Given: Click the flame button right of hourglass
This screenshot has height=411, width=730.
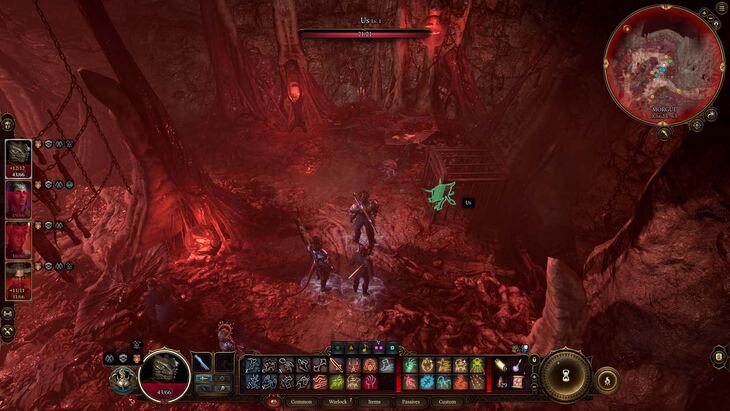Looking at the screenshot, I should (x=605, y=379).
